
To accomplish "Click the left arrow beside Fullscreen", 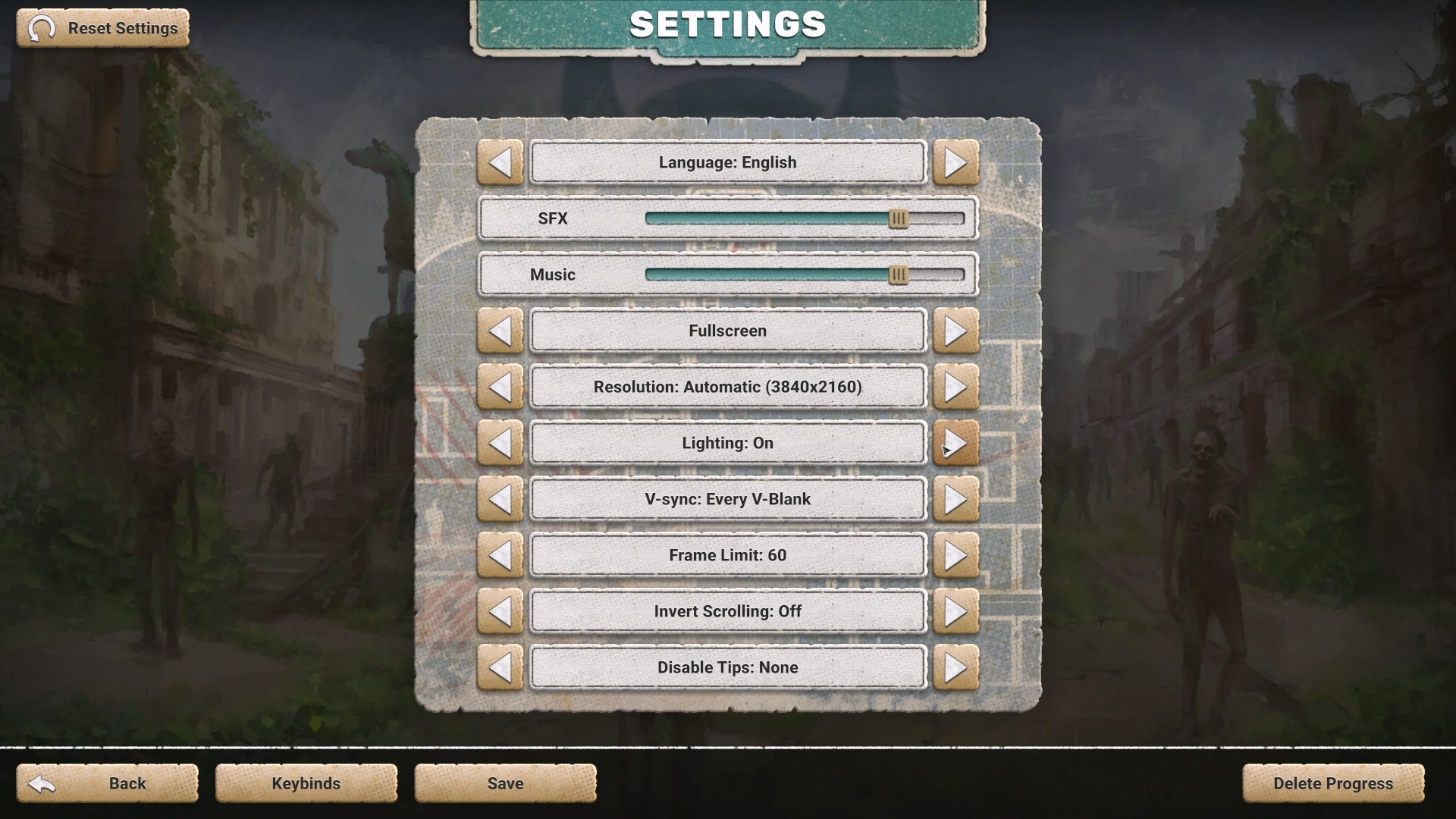I will 500,331.
